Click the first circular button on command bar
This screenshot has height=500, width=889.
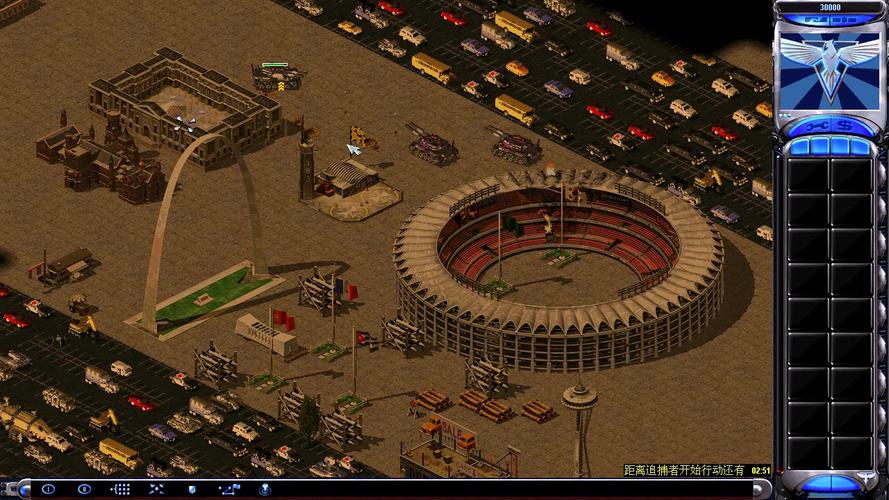coord(48,489)
